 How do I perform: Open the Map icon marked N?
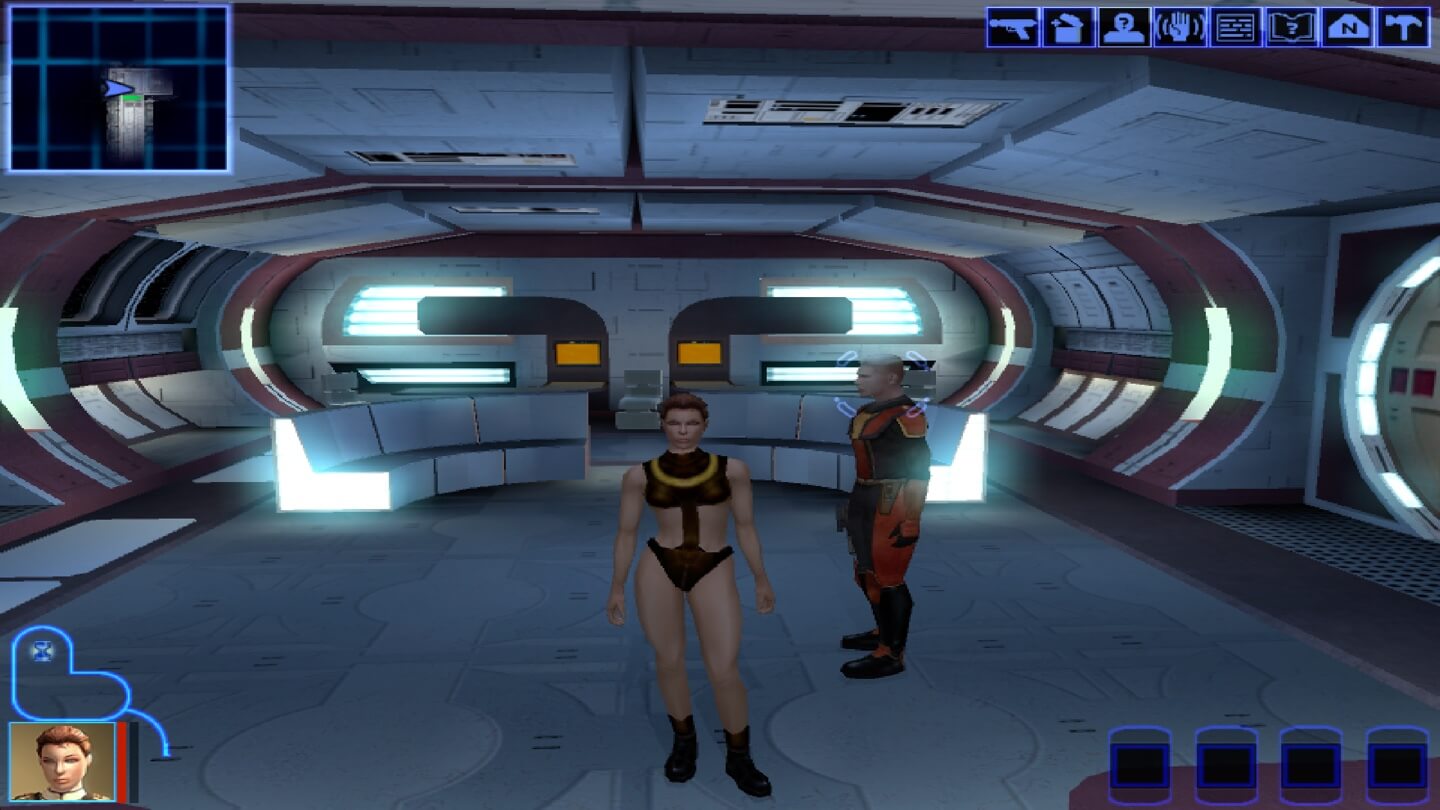[1348, 27]
